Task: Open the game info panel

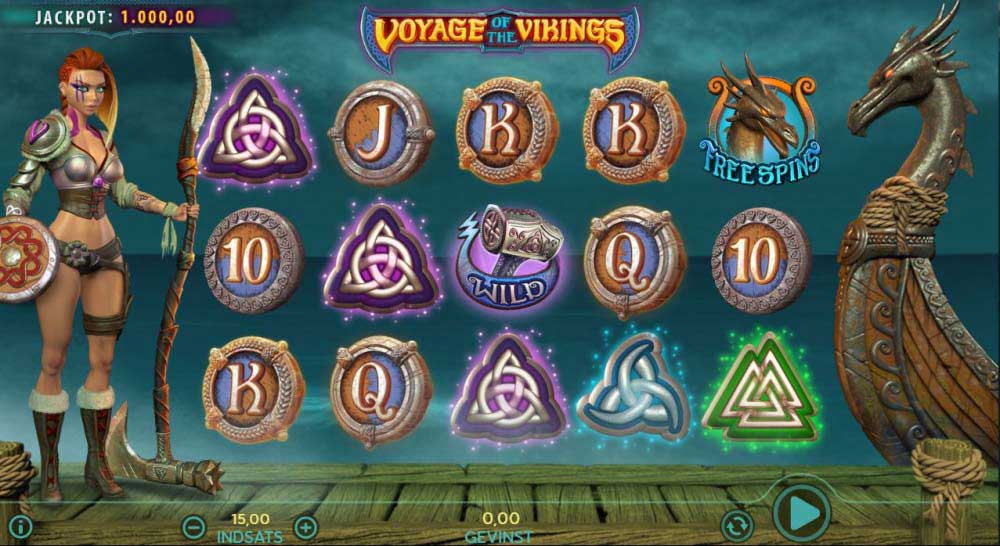Action: [20, 526]
